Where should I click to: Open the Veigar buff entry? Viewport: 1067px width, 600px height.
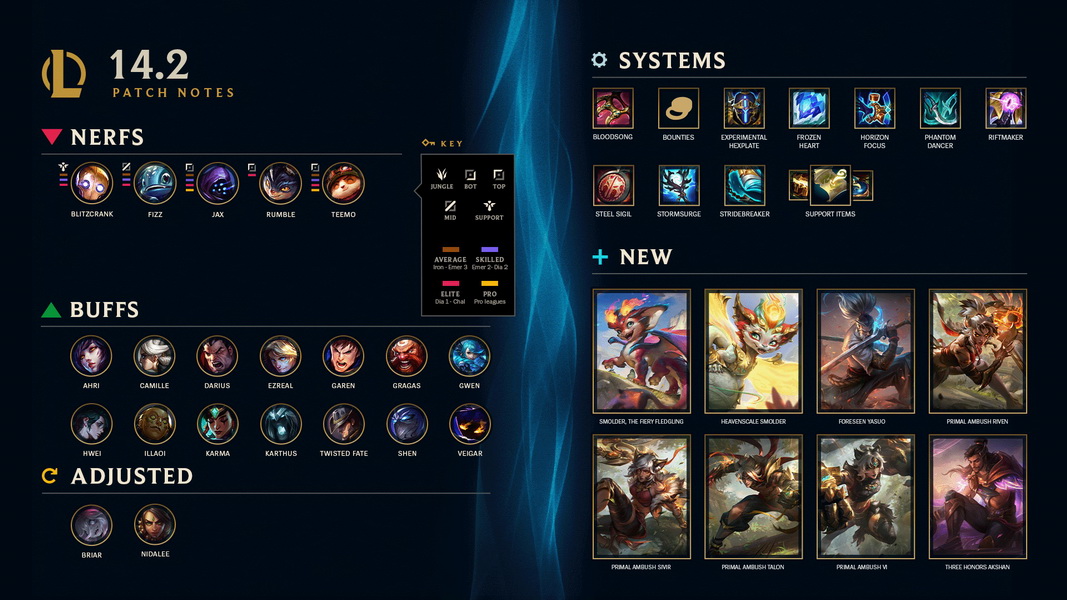(x=469, y=424)
